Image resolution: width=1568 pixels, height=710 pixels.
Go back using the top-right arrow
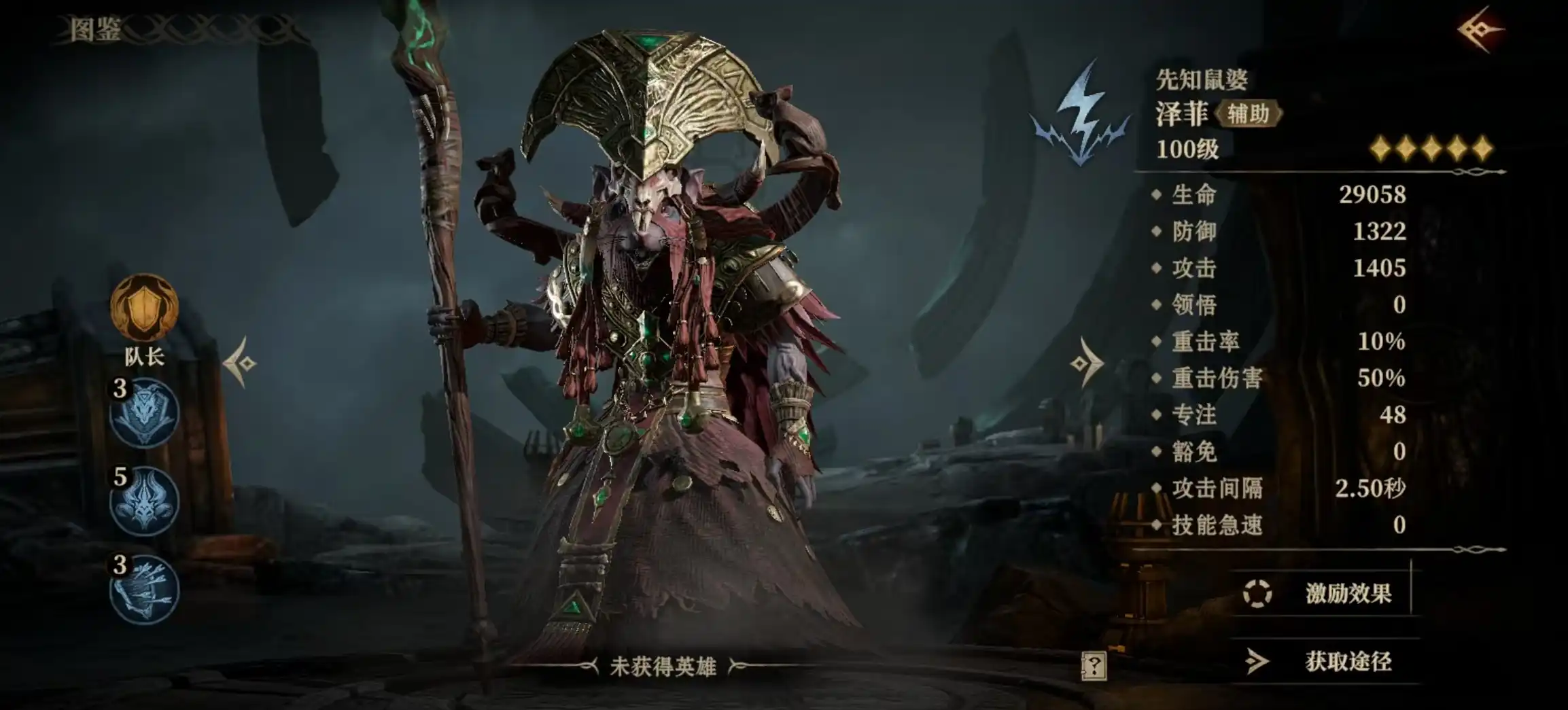click(x=1480, y=29)
